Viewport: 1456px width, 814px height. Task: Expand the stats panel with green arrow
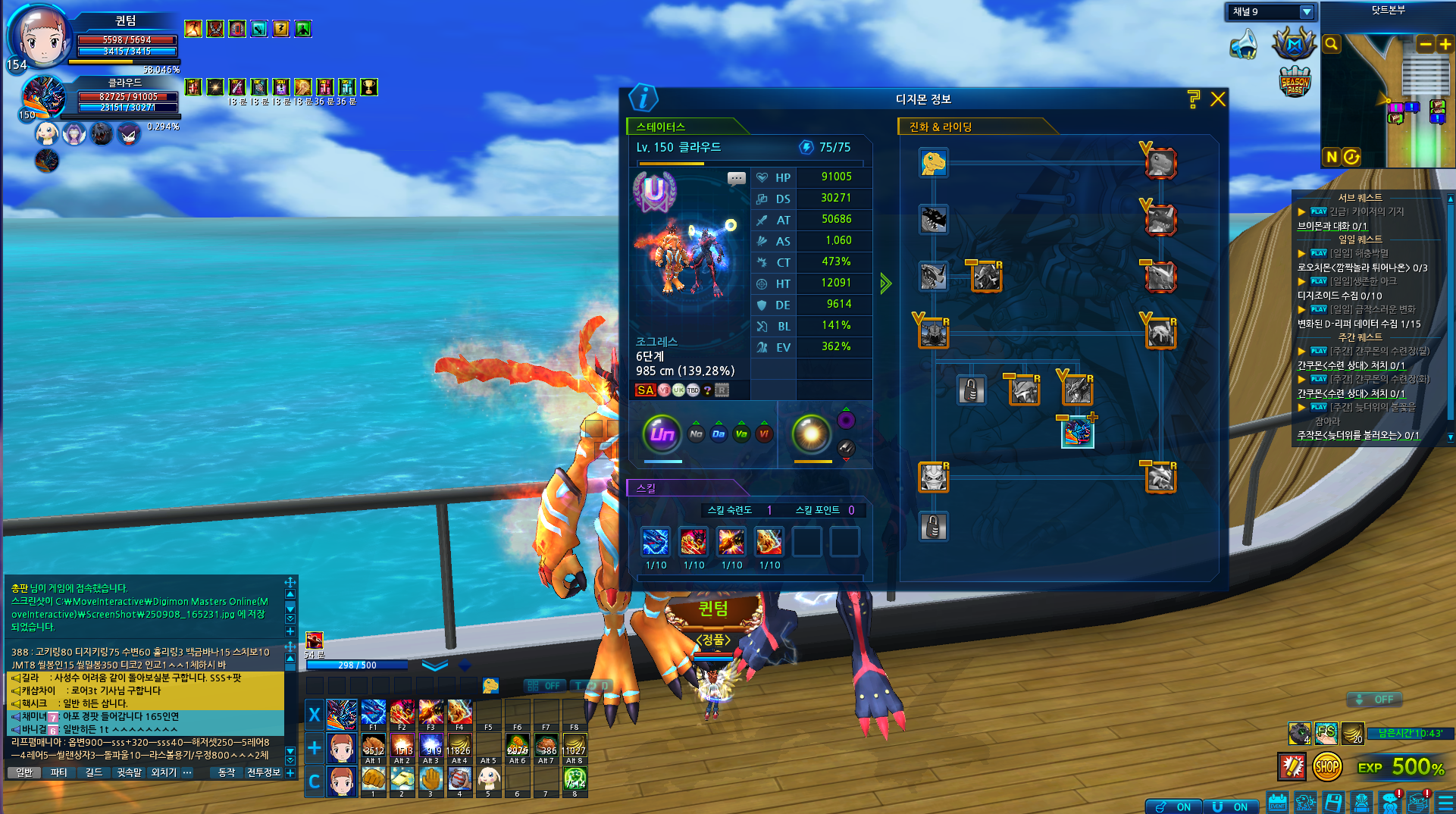pos(885,284)
